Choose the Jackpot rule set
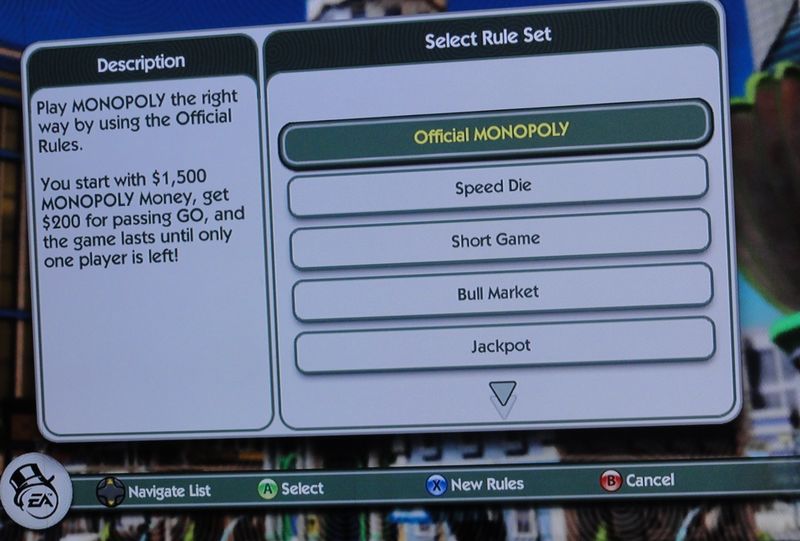This screenshot has width=800, height=541. (x=502, y=346)
